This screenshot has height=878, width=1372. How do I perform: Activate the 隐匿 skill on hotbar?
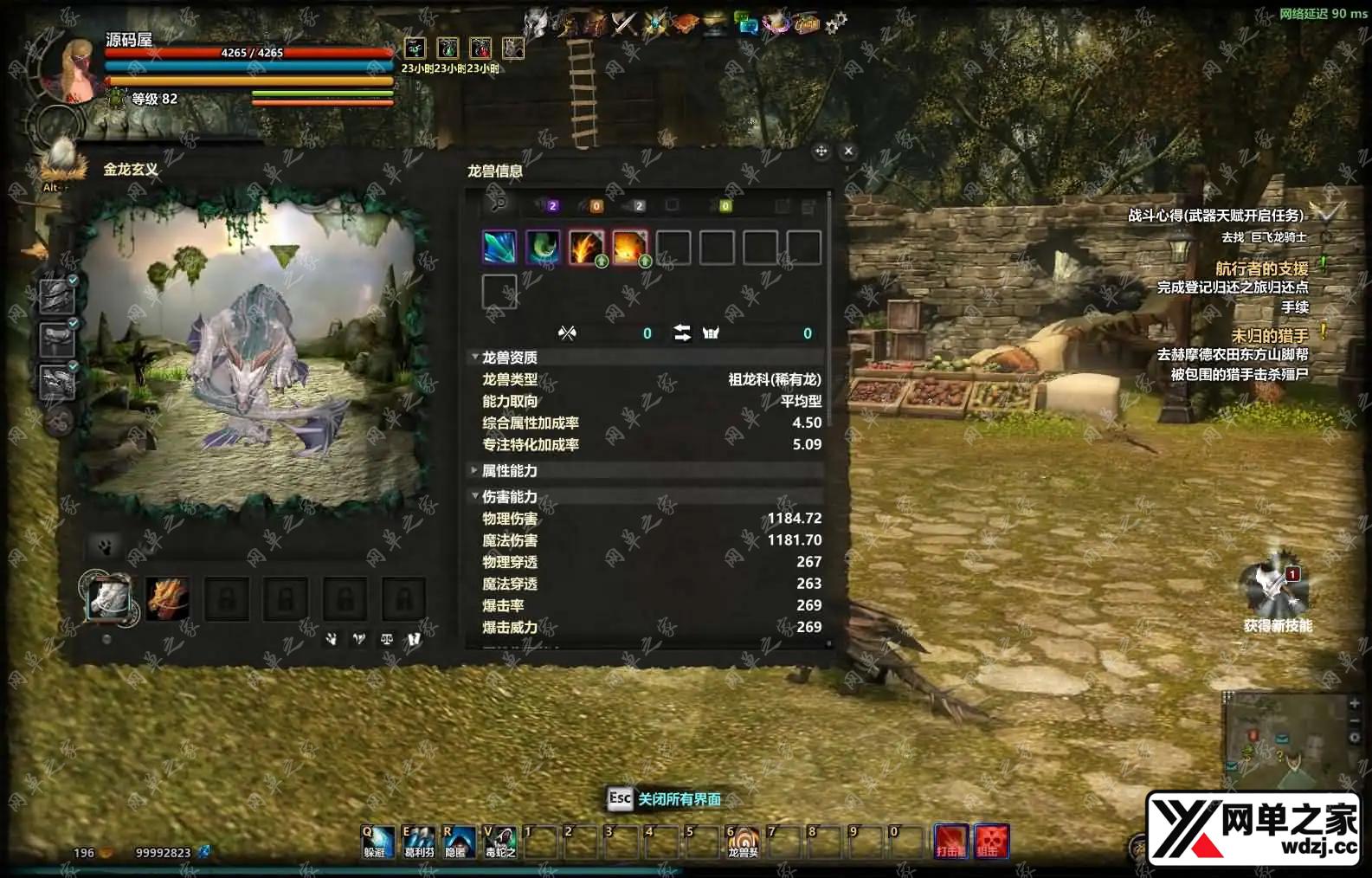click(x=458, y=842)
